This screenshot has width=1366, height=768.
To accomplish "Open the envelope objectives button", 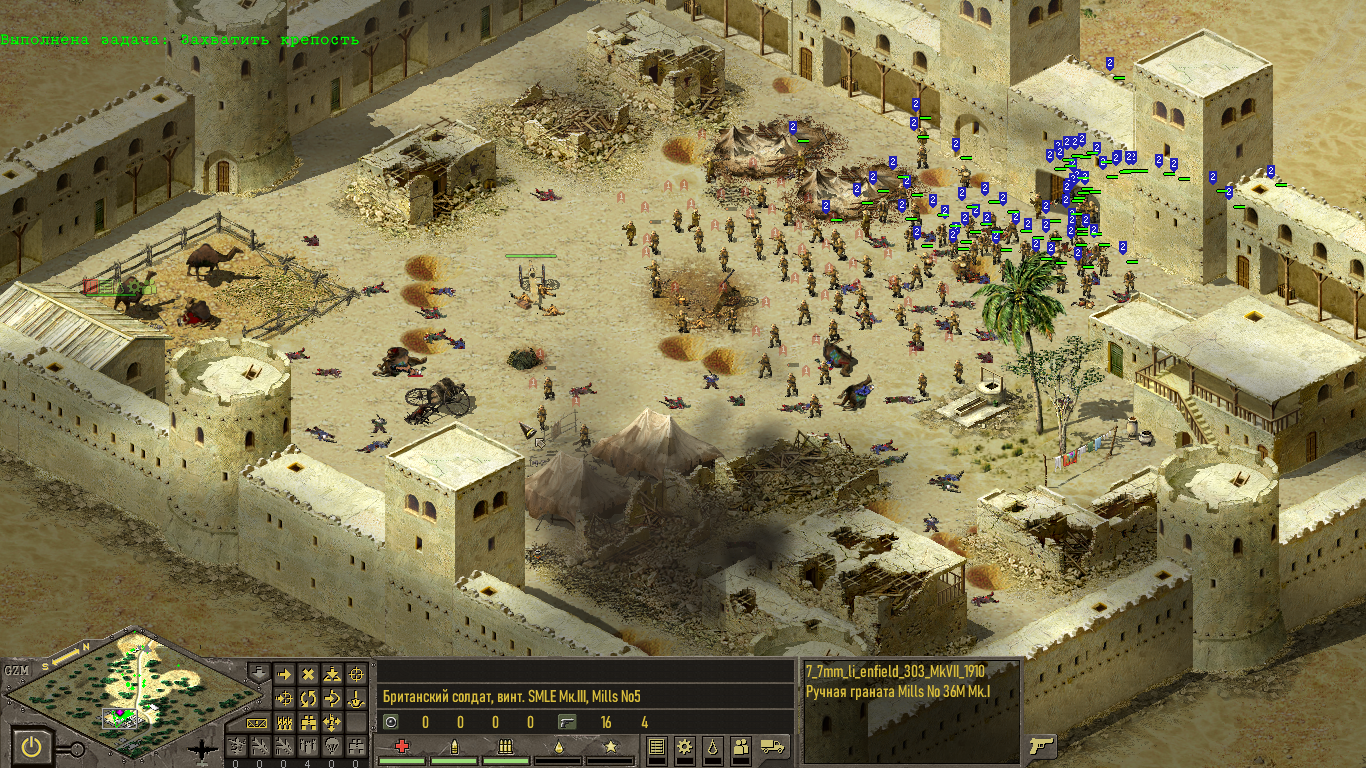I will click(x=257, y=722).
